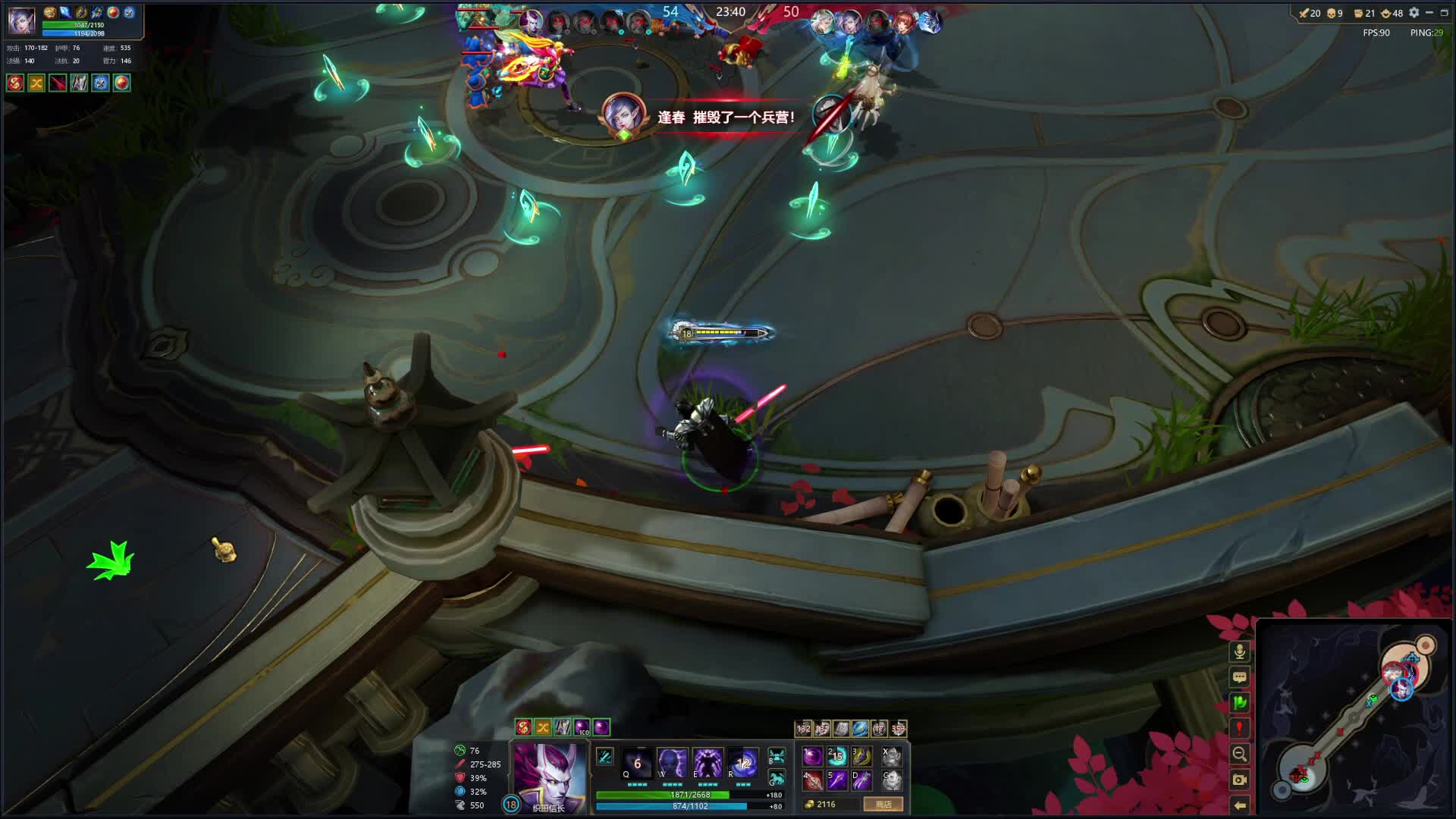Viewport: 1456px width, 819px height.
Task: Activate the G horse summoner spell
Action: coord(777,778)
